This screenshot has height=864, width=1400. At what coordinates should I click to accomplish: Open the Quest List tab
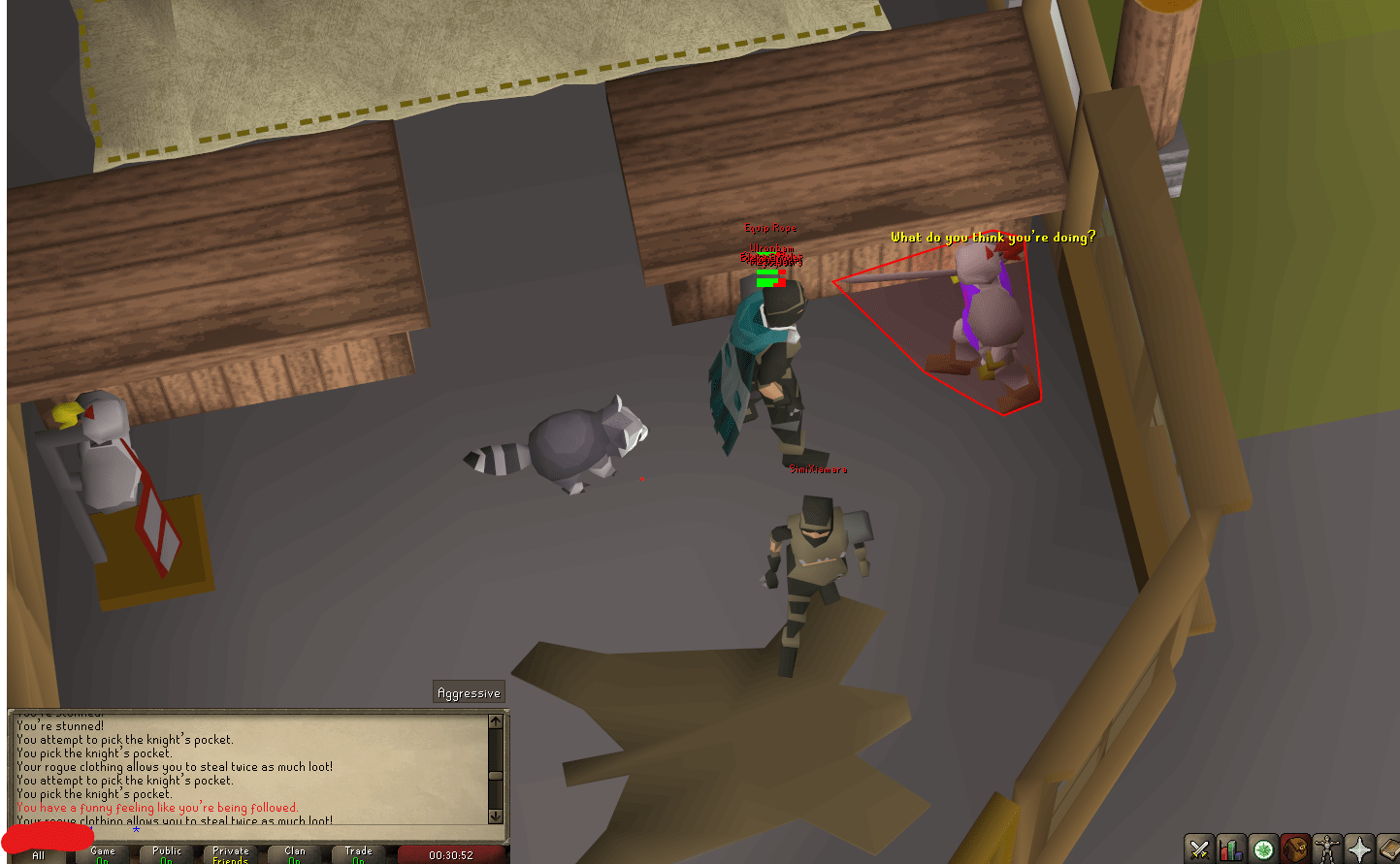[1263, 850]
